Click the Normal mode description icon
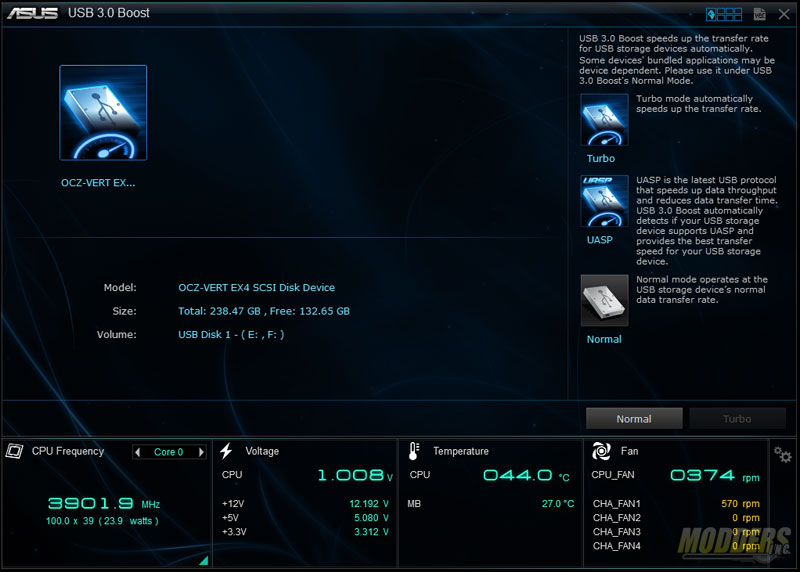The width and height of the screenshot is (800, 572). tap(604, 301)
